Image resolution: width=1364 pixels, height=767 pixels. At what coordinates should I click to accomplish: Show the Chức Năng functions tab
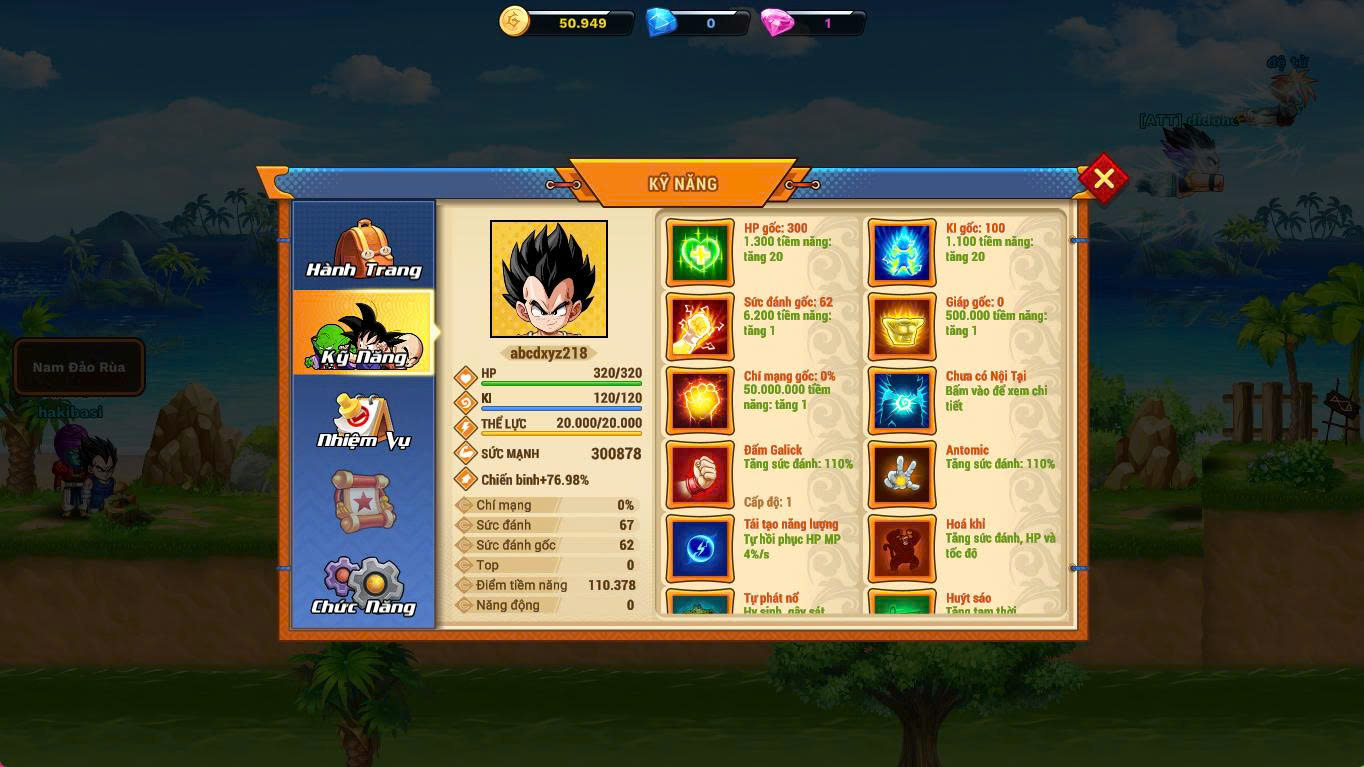point(363,586)
